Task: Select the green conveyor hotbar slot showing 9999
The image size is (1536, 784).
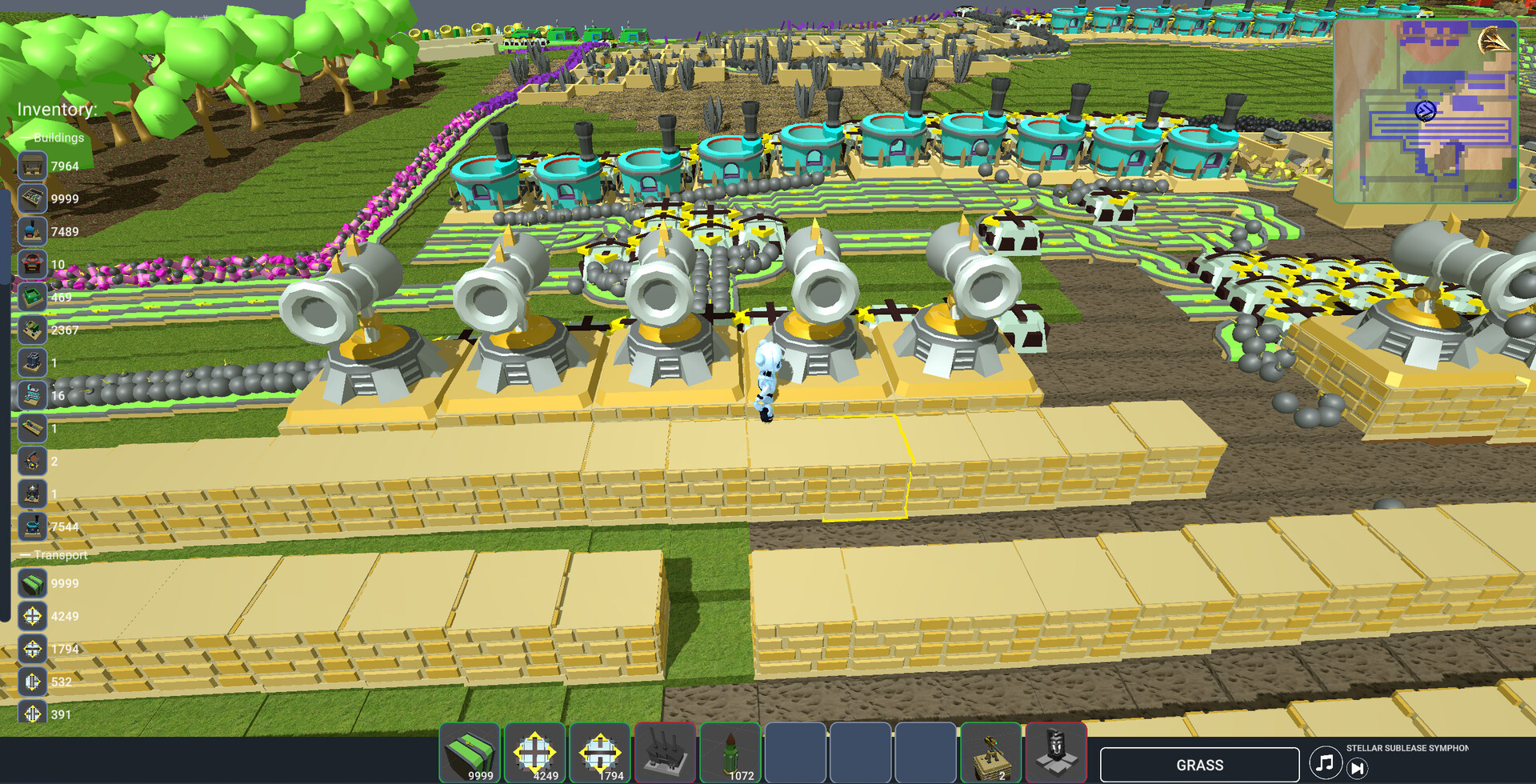Action: click(x=470, y=753)
